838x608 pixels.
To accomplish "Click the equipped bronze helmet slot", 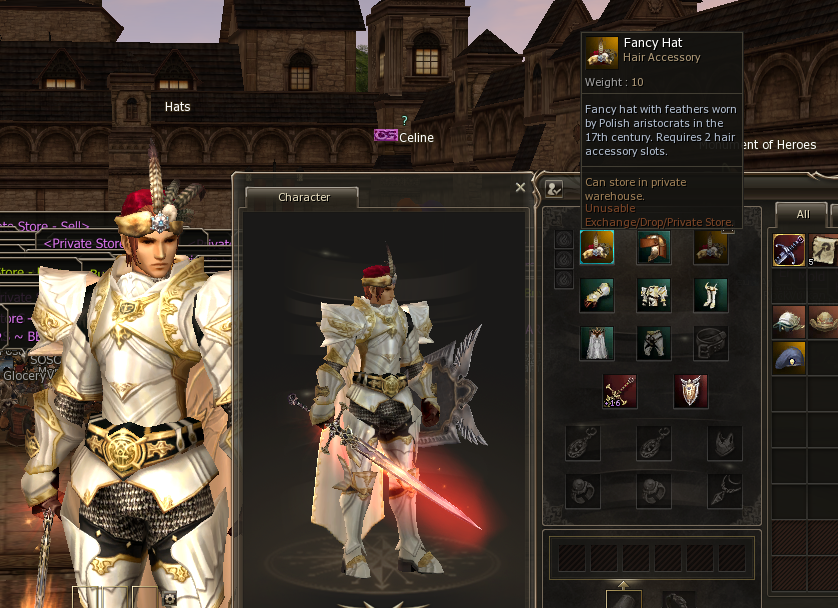I will coord(654,247).
